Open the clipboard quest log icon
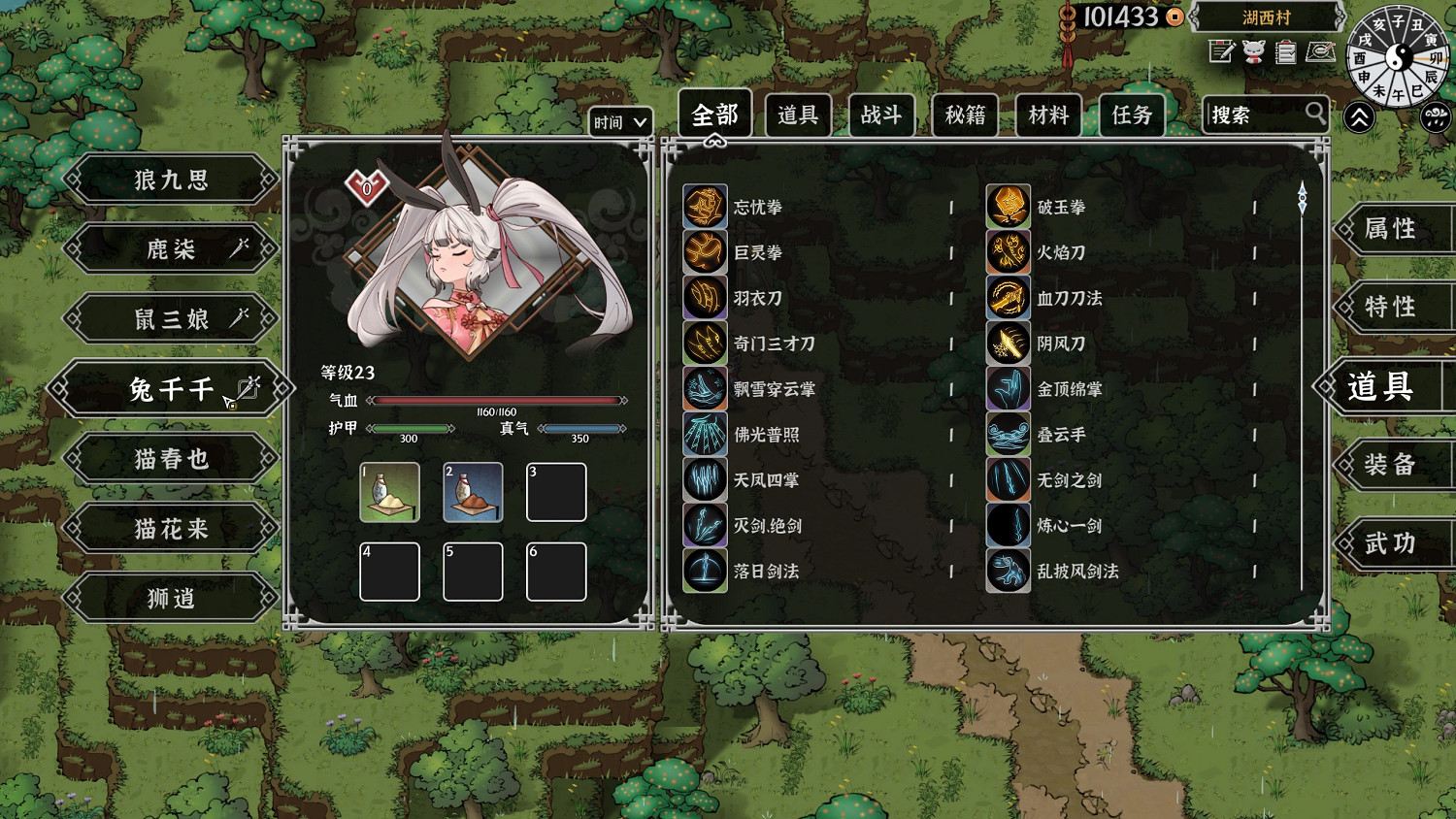Viewport: 1456px width, 819px height. click(1285, 52)
